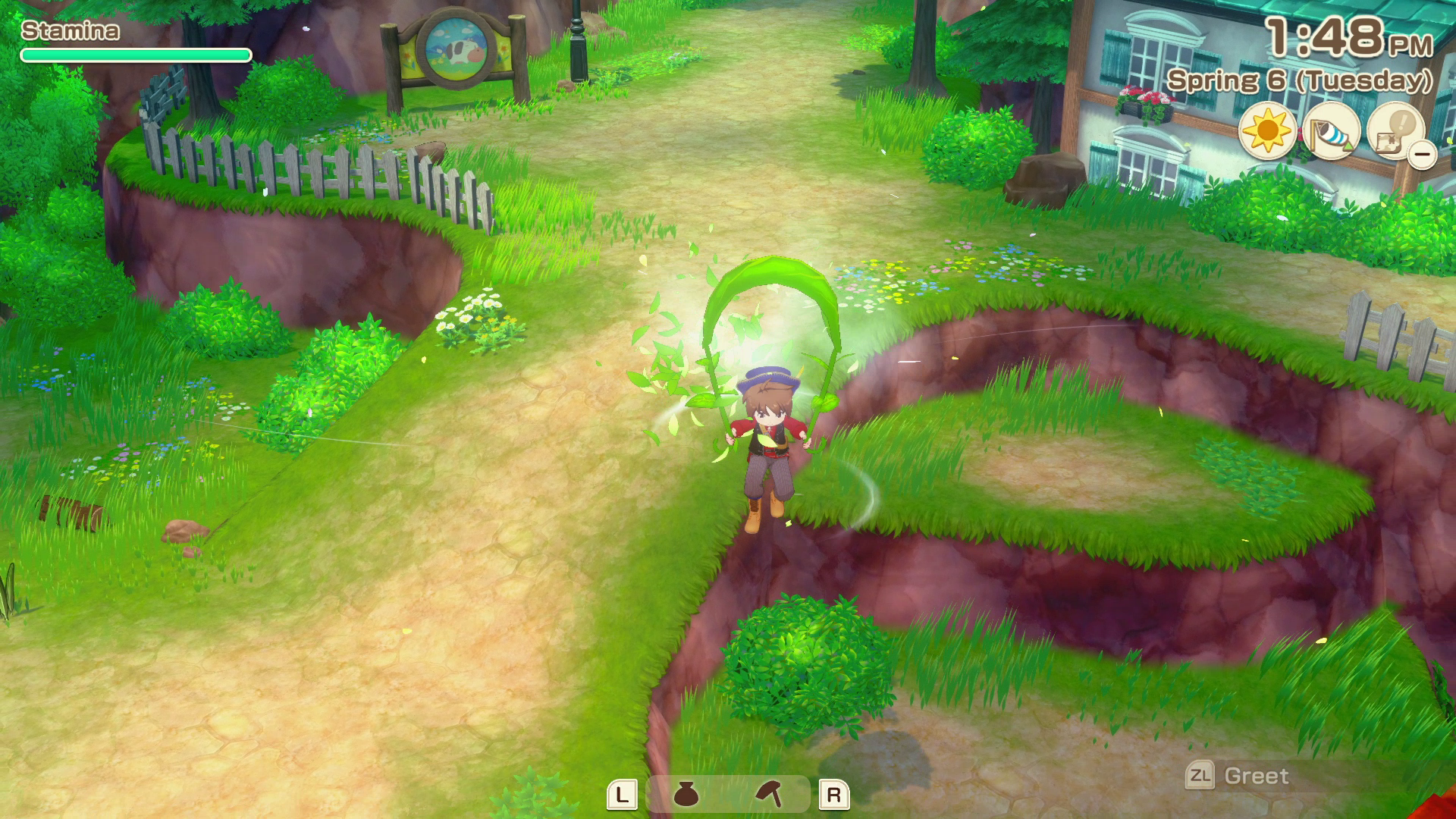Open the bag pouch slot

click(686, 795)
